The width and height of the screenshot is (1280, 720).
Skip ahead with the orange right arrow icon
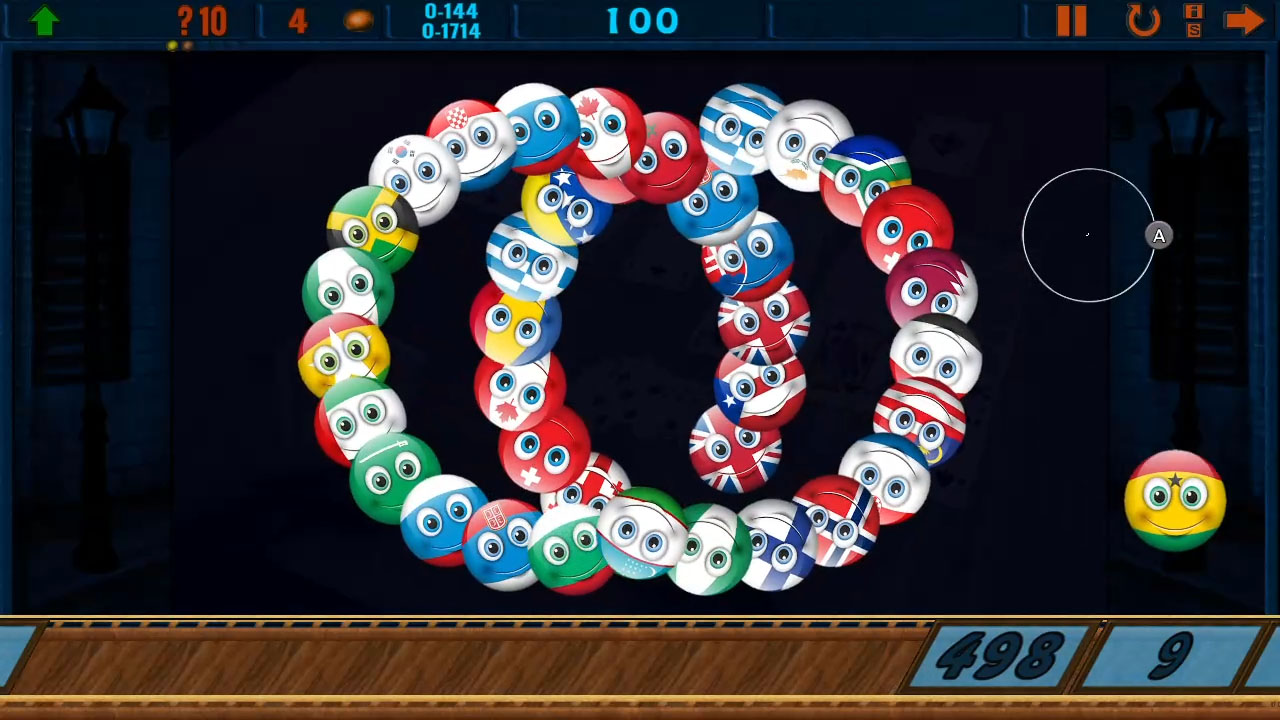[x=1245, y=18]
